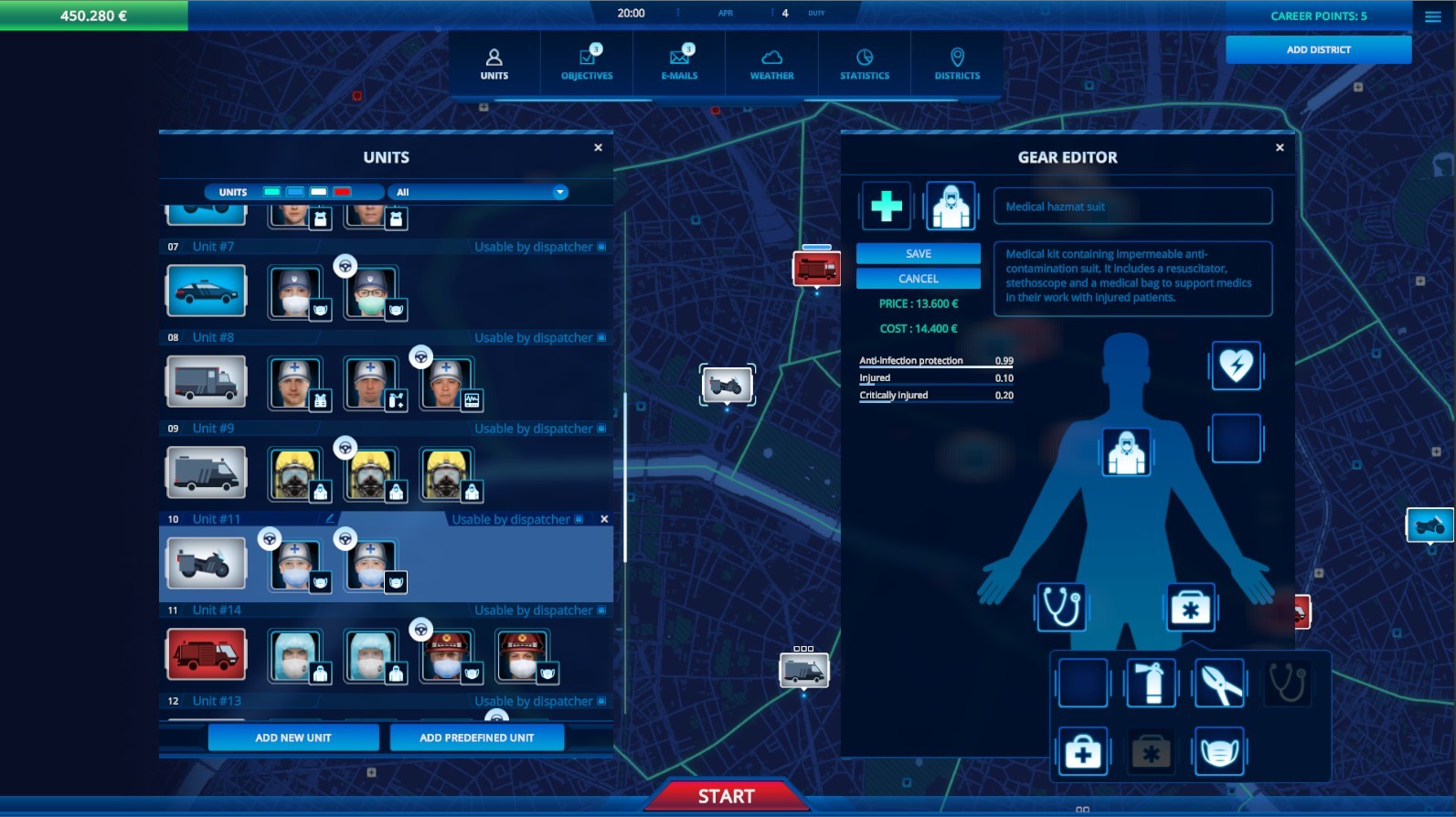Click SAVE in the Gear Editor
Viewport: 1456px width, 817px height.
coord(917,253)
